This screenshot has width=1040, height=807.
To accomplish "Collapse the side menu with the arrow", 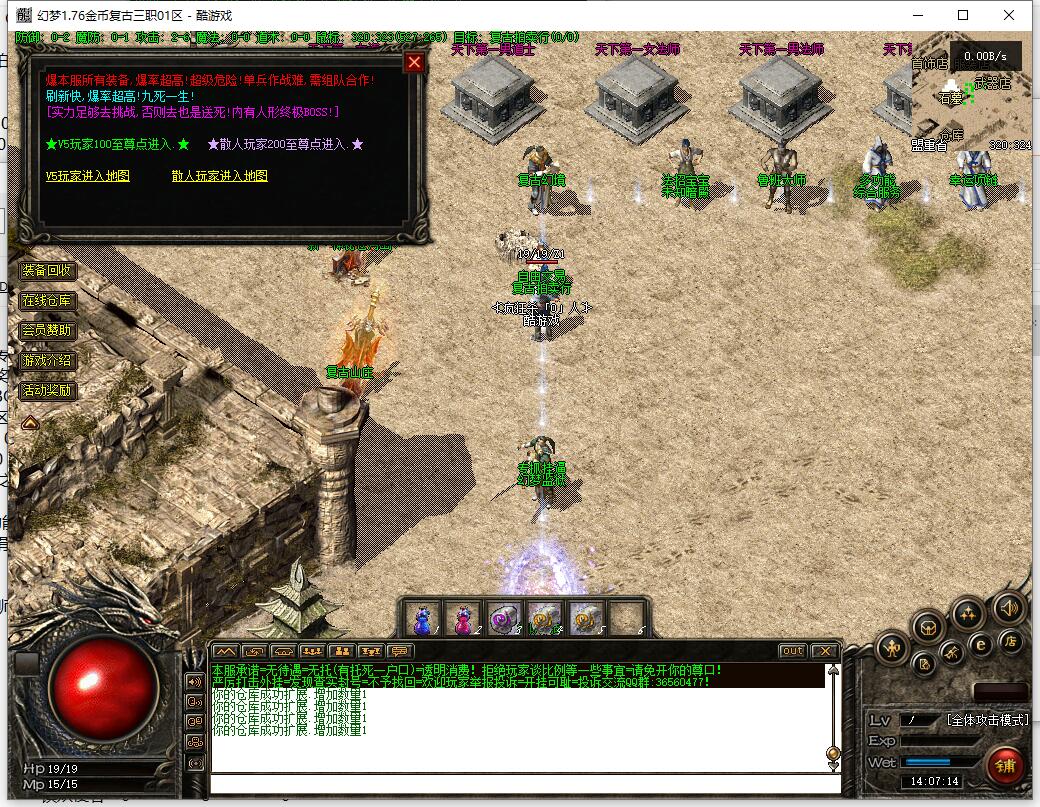I will pos(30,422).
